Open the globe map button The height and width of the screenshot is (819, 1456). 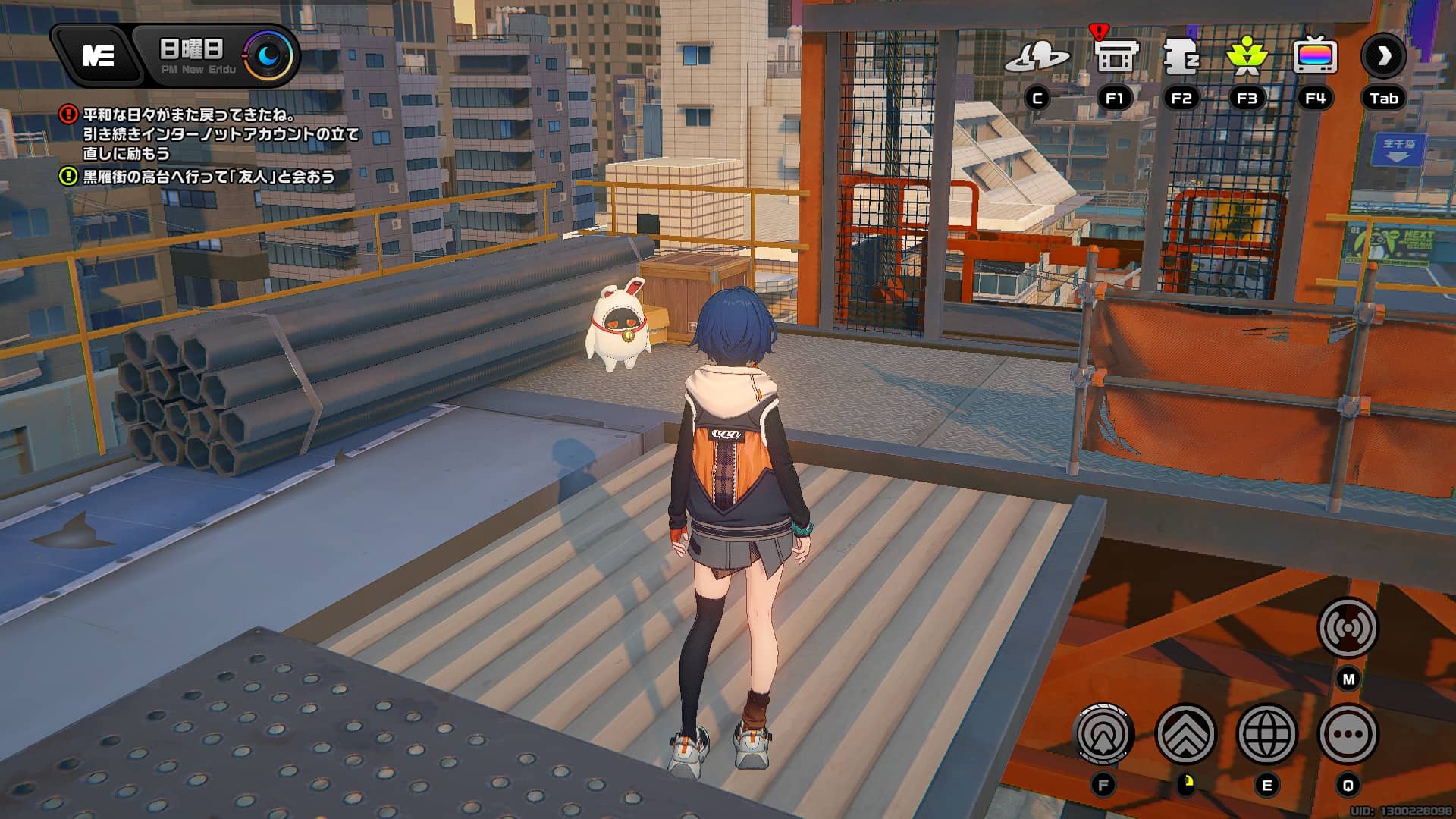(x=1266, y=734)
